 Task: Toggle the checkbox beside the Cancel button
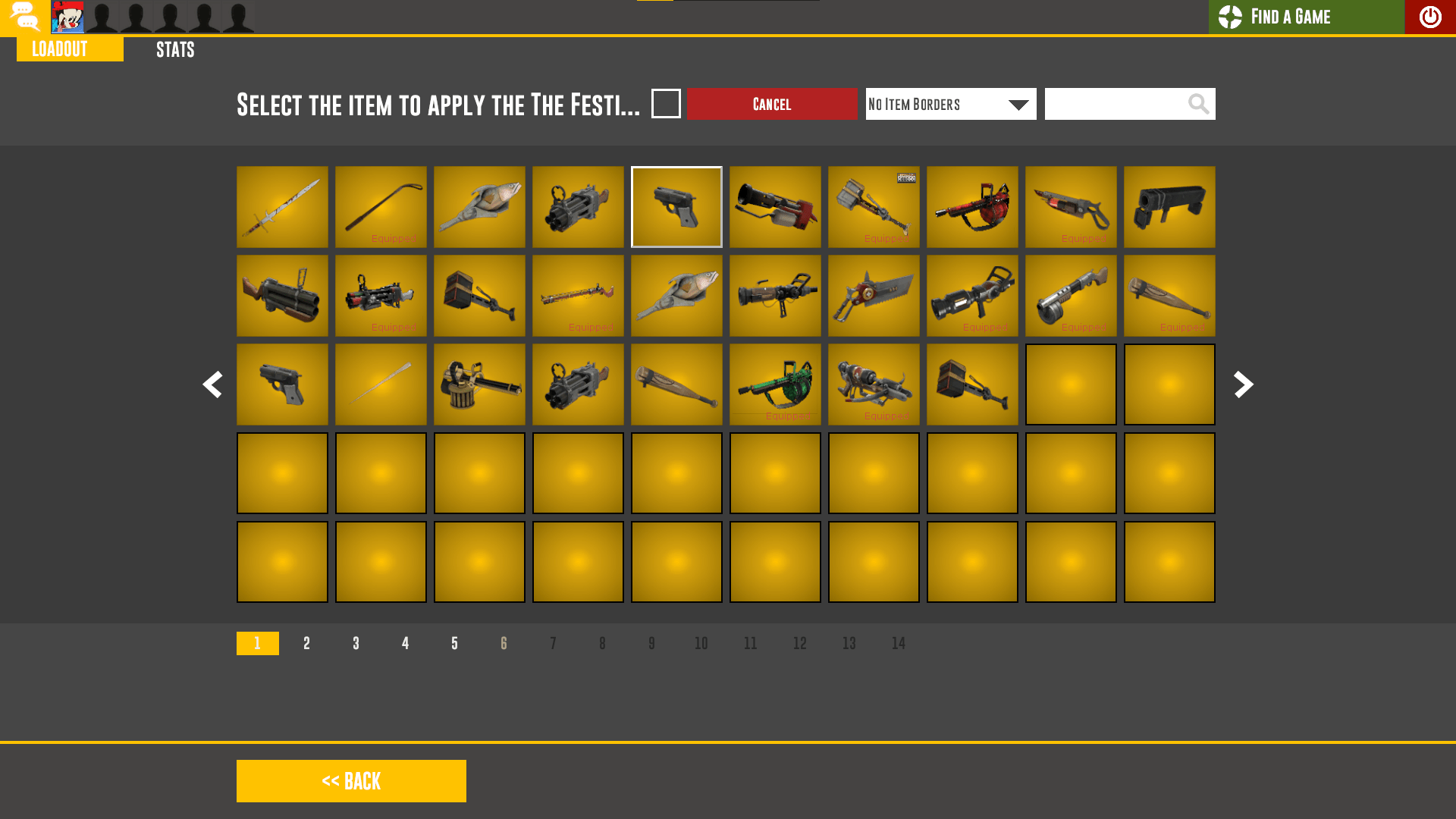(666, 104)
